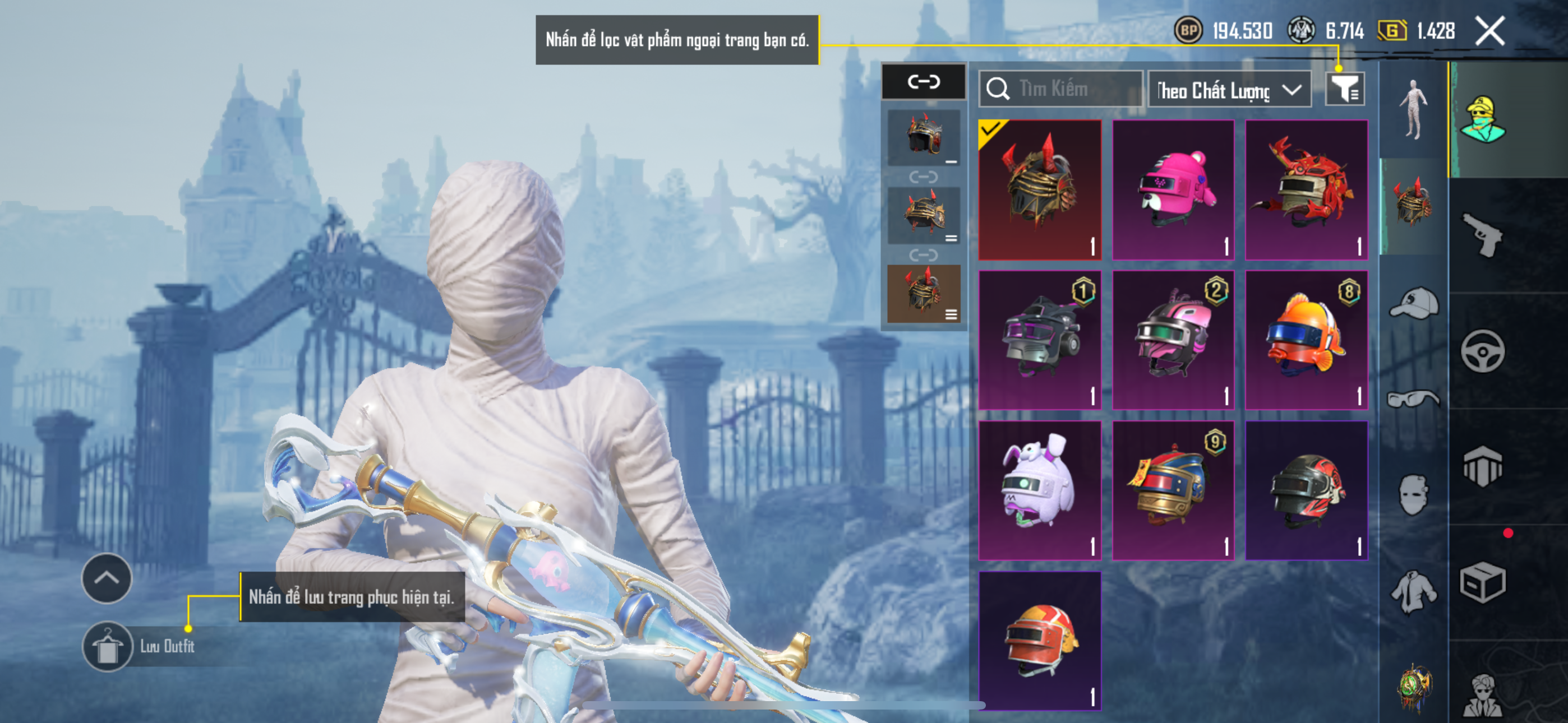This screenshot has width=1568, height=723.
Task: Close the inventory screen with the X
Action: [x=1489, y=30]
